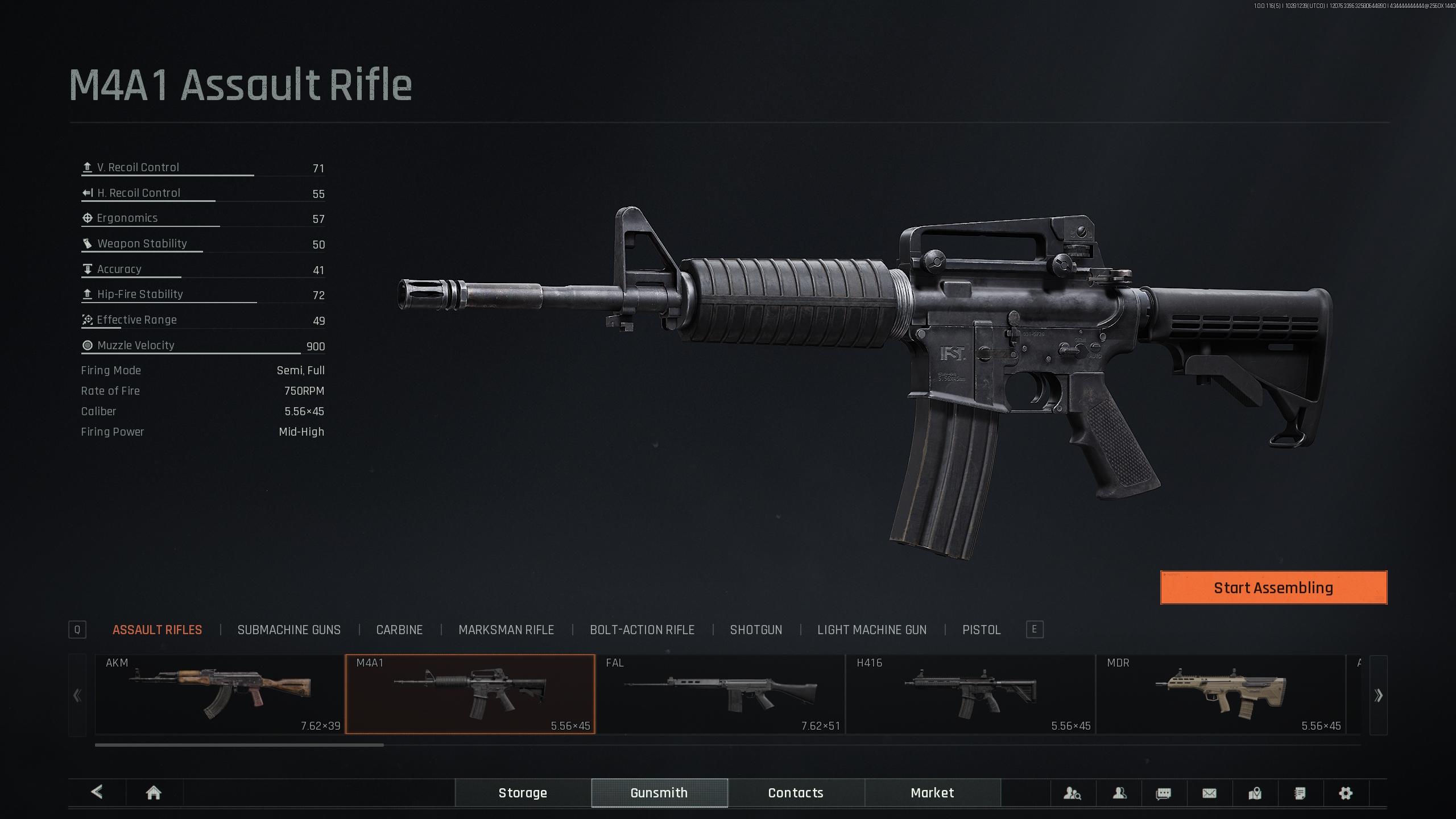Viewport: 1456px width, 819px height.
Task: Show the Marksman Rifle category
Action: pos(506,630)
